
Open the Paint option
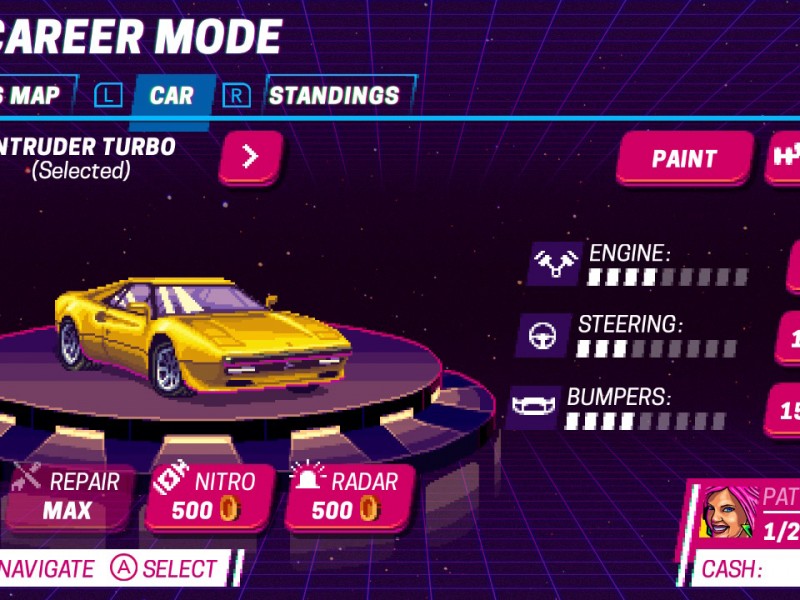(x=684, y=158)
